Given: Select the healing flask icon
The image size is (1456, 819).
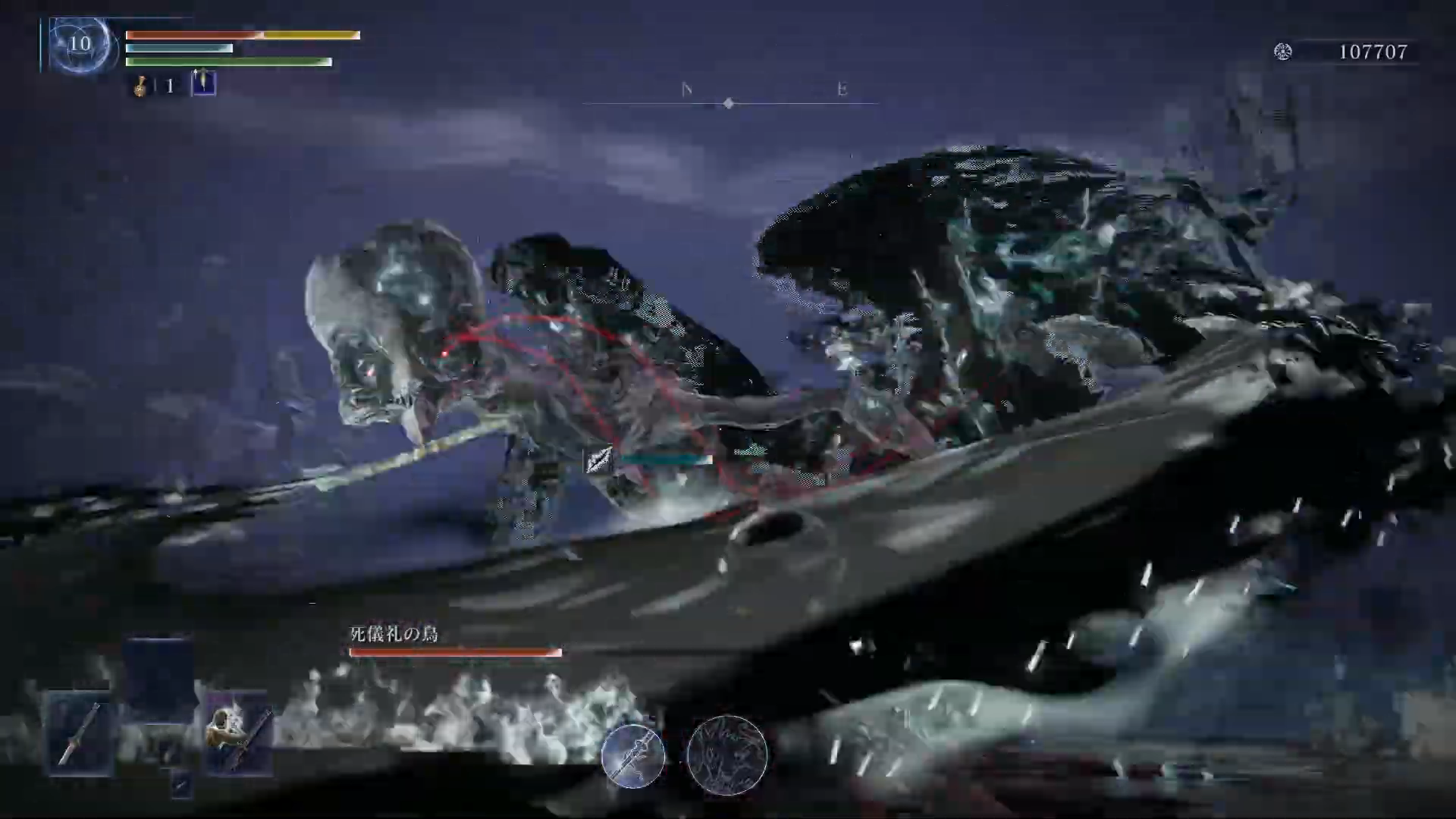Looking at the screenshot, I should (x=141, y=86).
